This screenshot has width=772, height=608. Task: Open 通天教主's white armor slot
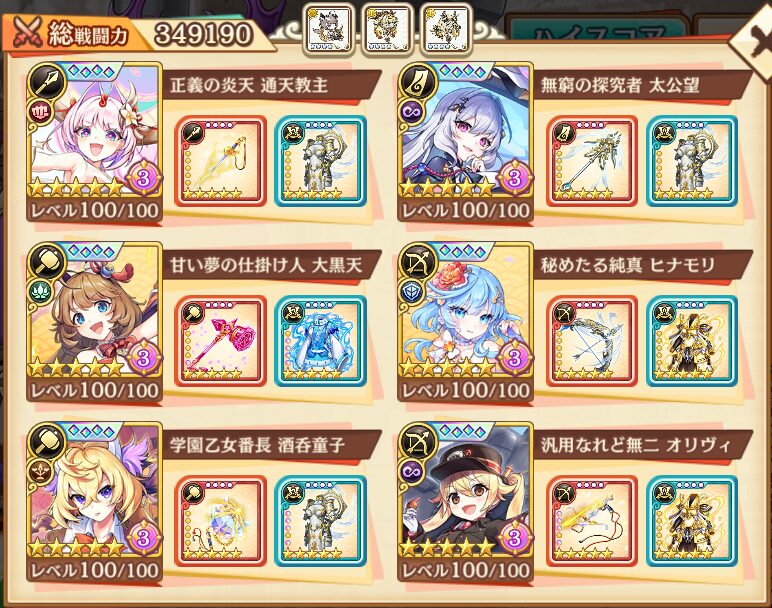pyautogui.click(x=320, y=161)
